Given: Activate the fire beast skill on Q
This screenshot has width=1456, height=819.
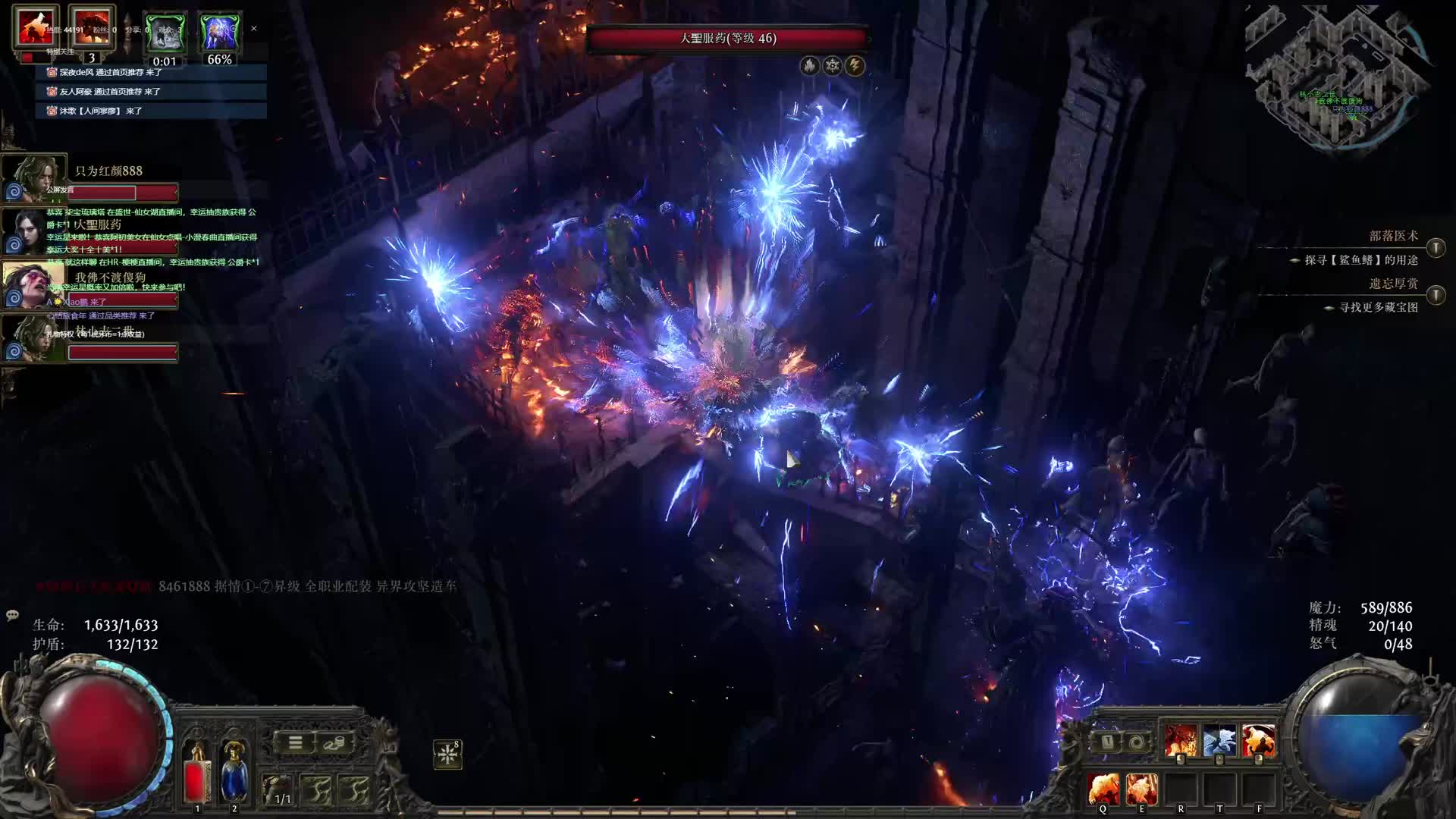Looking at the screenshot, I should pyautogui.click(x=1103, y=789).
